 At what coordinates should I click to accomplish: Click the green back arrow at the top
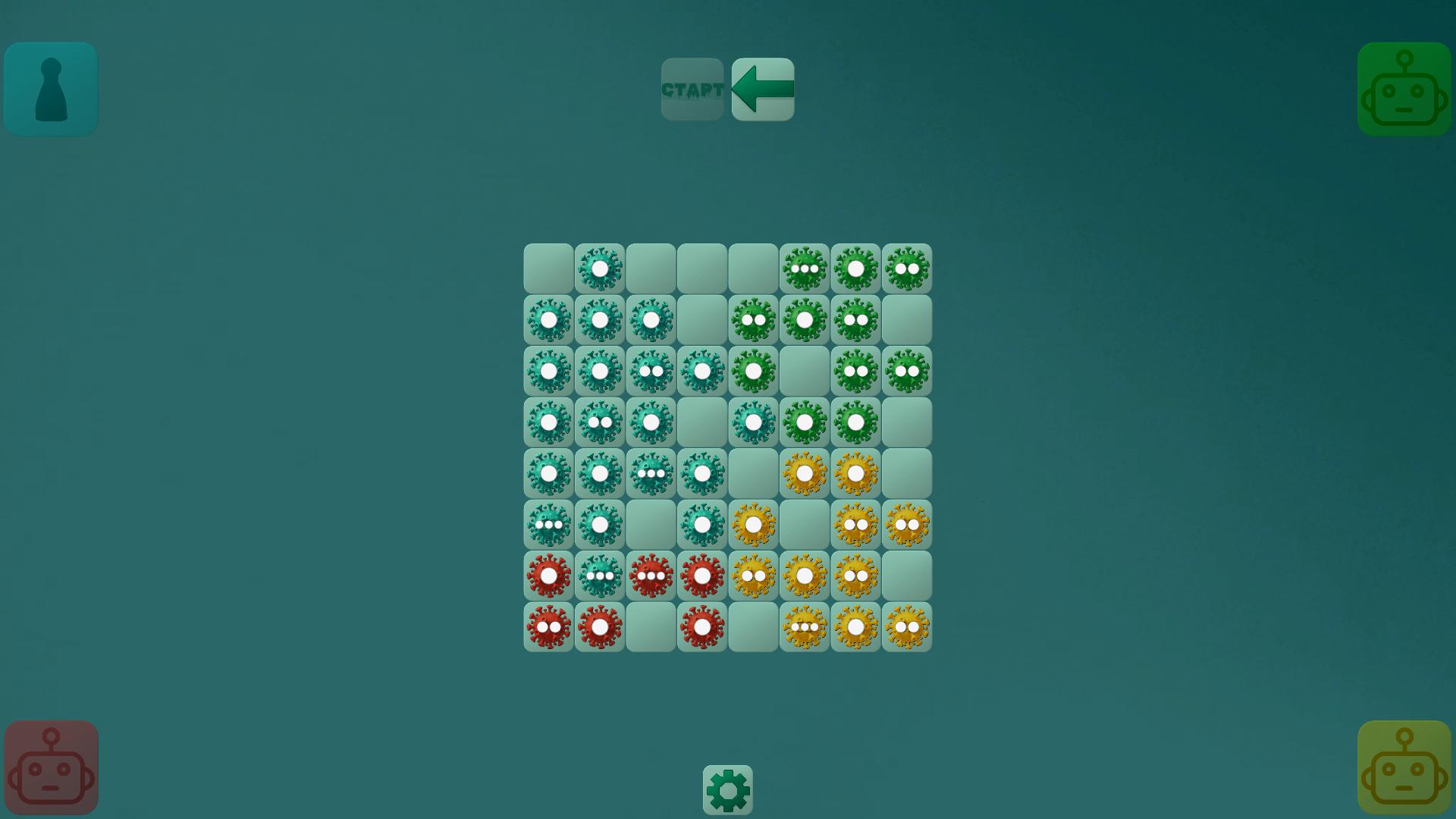[x=762, y=89]
